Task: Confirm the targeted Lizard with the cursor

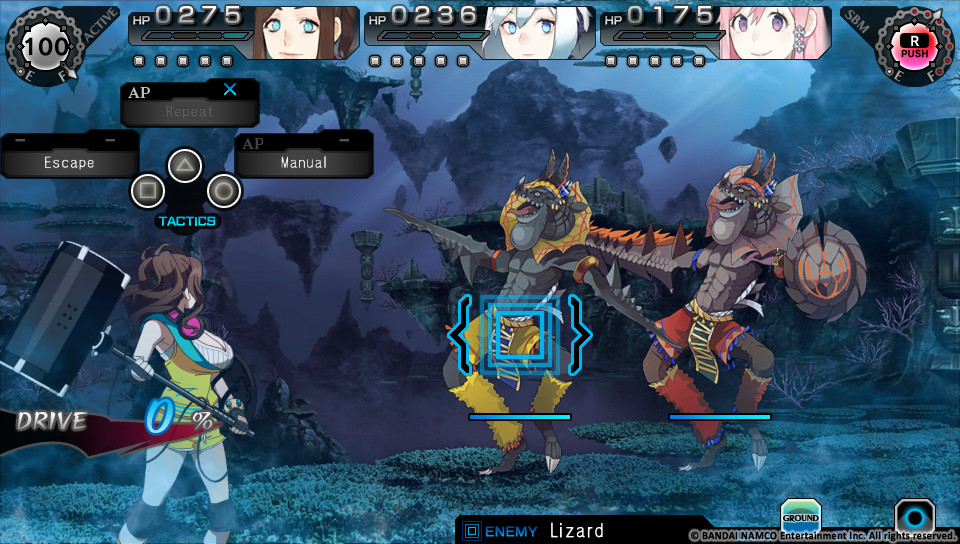Action: click(x=519, y=333)
